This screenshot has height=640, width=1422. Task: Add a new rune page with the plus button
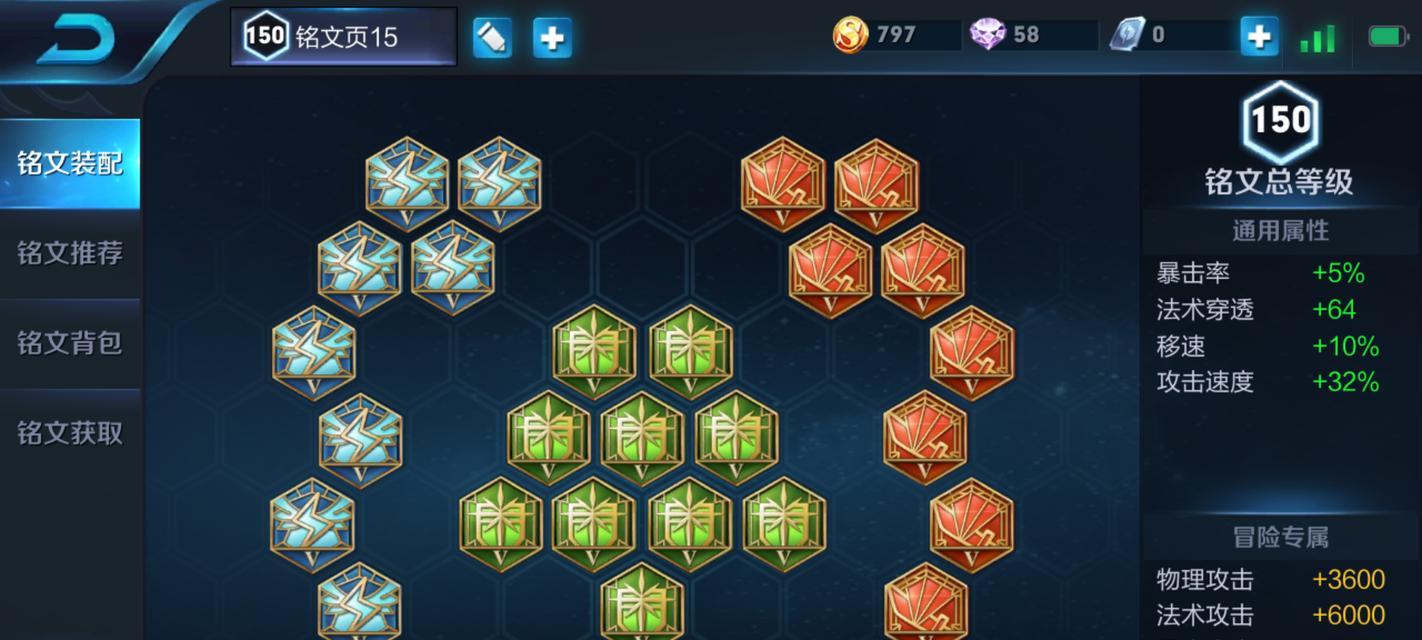[x=552, y=38]
